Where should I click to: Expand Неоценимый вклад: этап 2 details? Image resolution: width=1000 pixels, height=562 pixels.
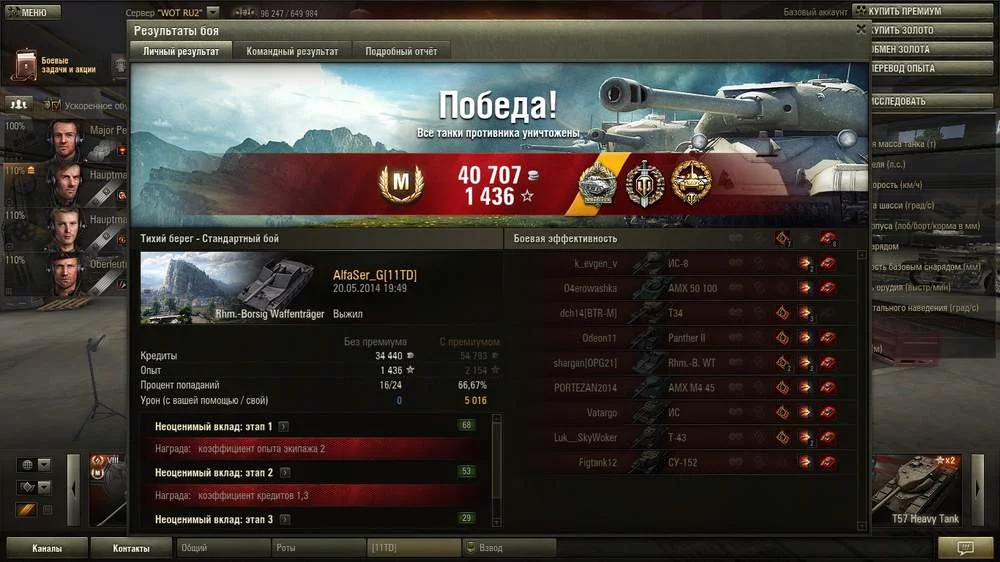click(x=285, y=472)
